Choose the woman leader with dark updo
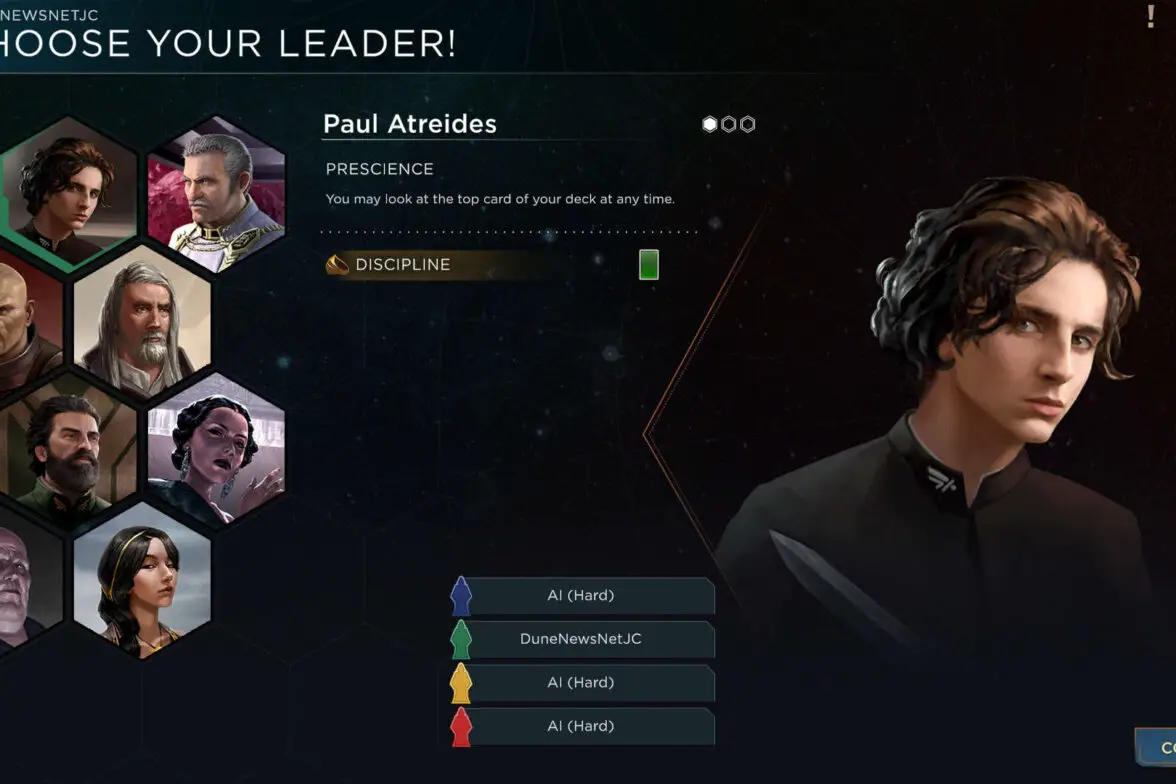The width and height of the screenshot is (1176, 784). click(216, 450)
